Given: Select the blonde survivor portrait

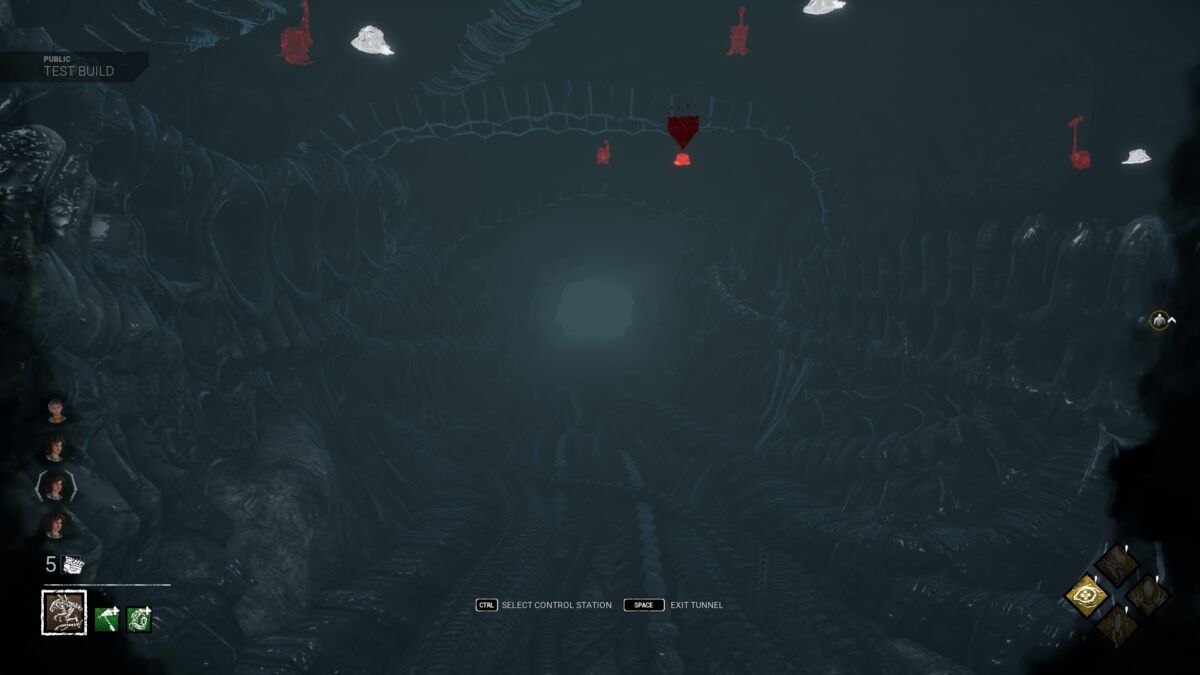Looking at the screenshot, I should [56, 409].
